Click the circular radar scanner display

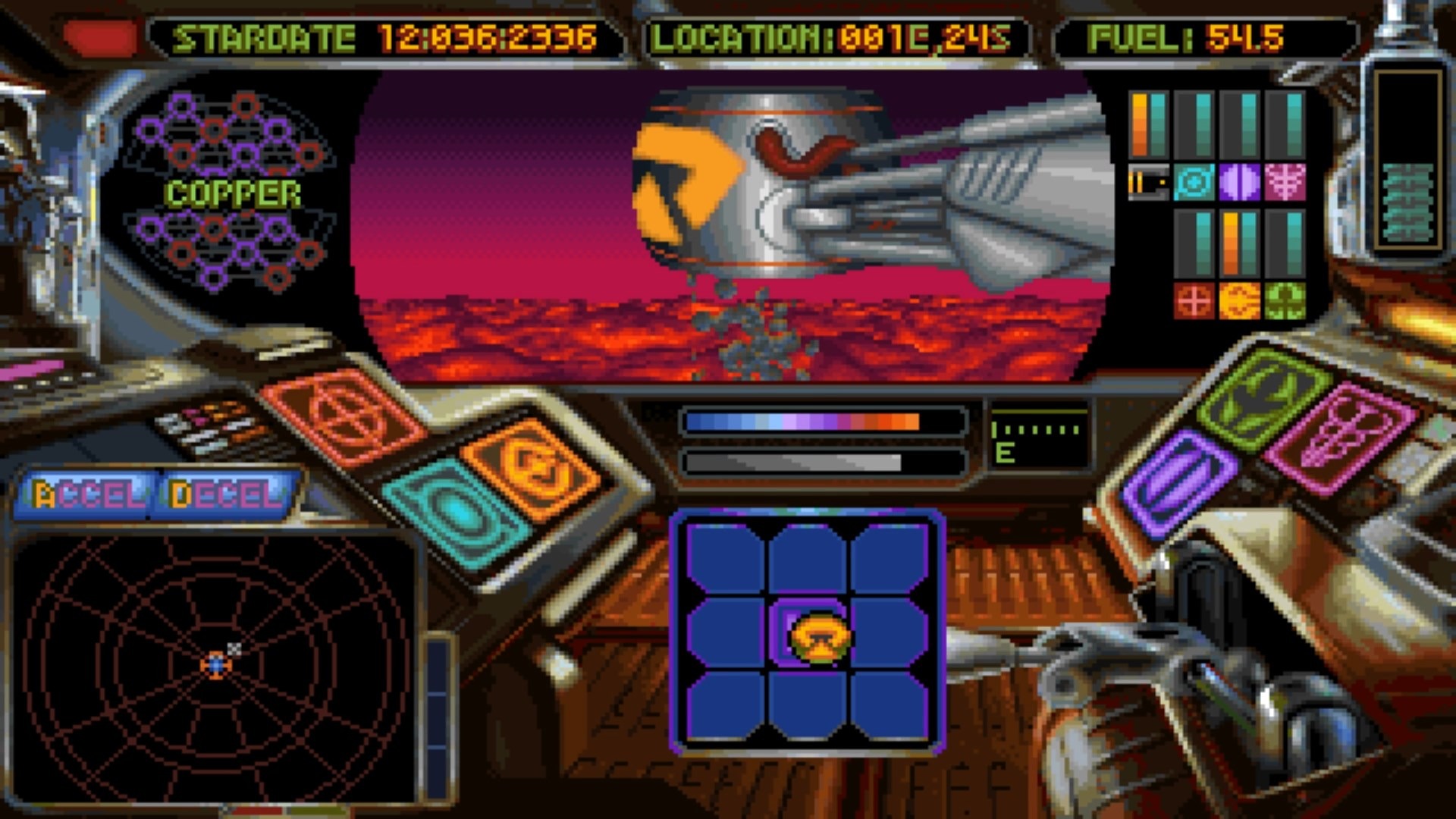pyautogui.click(x=215, y=666)
